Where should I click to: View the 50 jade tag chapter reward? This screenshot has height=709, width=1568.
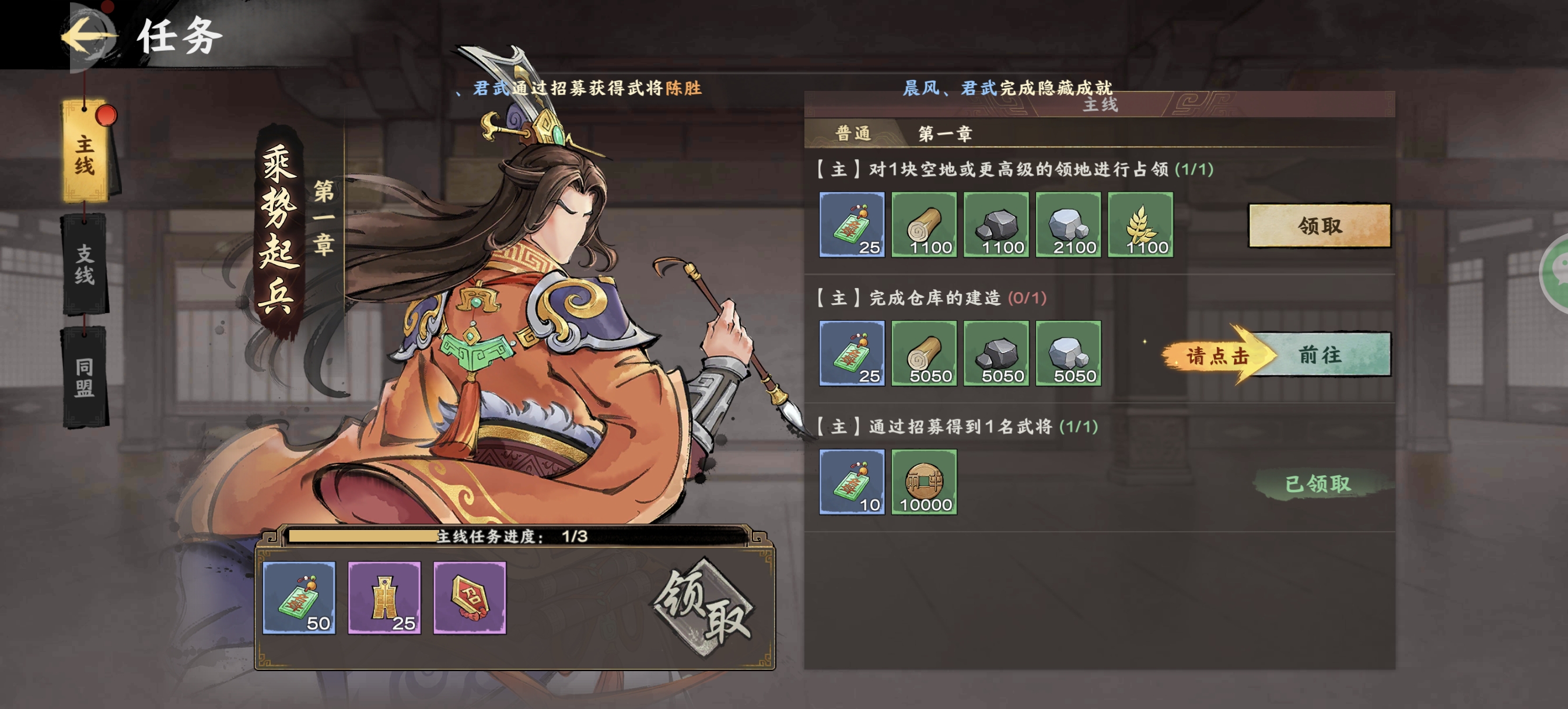299,598
